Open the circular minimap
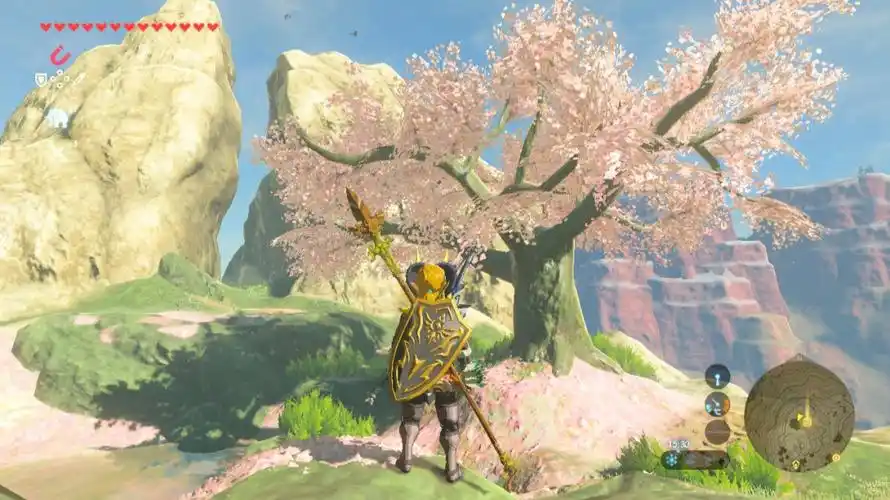 pos(799,414)
